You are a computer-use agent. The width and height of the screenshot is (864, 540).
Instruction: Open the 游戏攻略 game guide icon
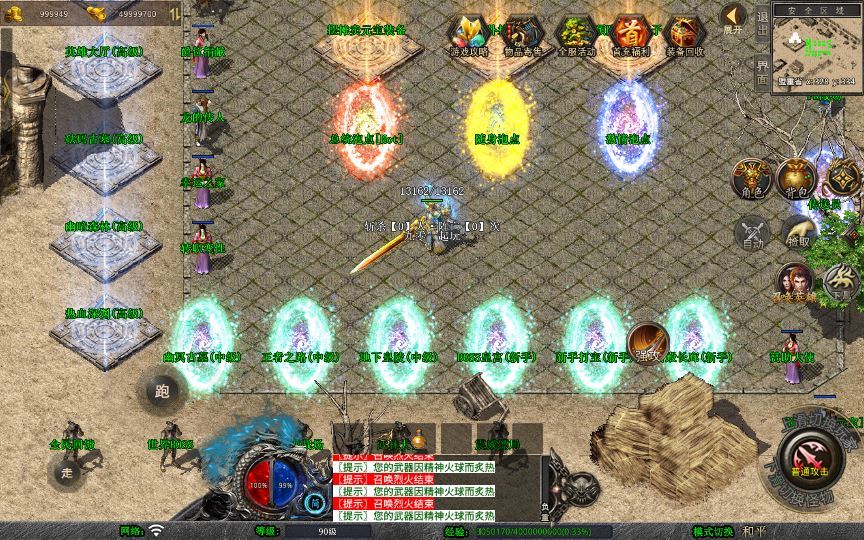pyautogui.click(x=468, y=36)
